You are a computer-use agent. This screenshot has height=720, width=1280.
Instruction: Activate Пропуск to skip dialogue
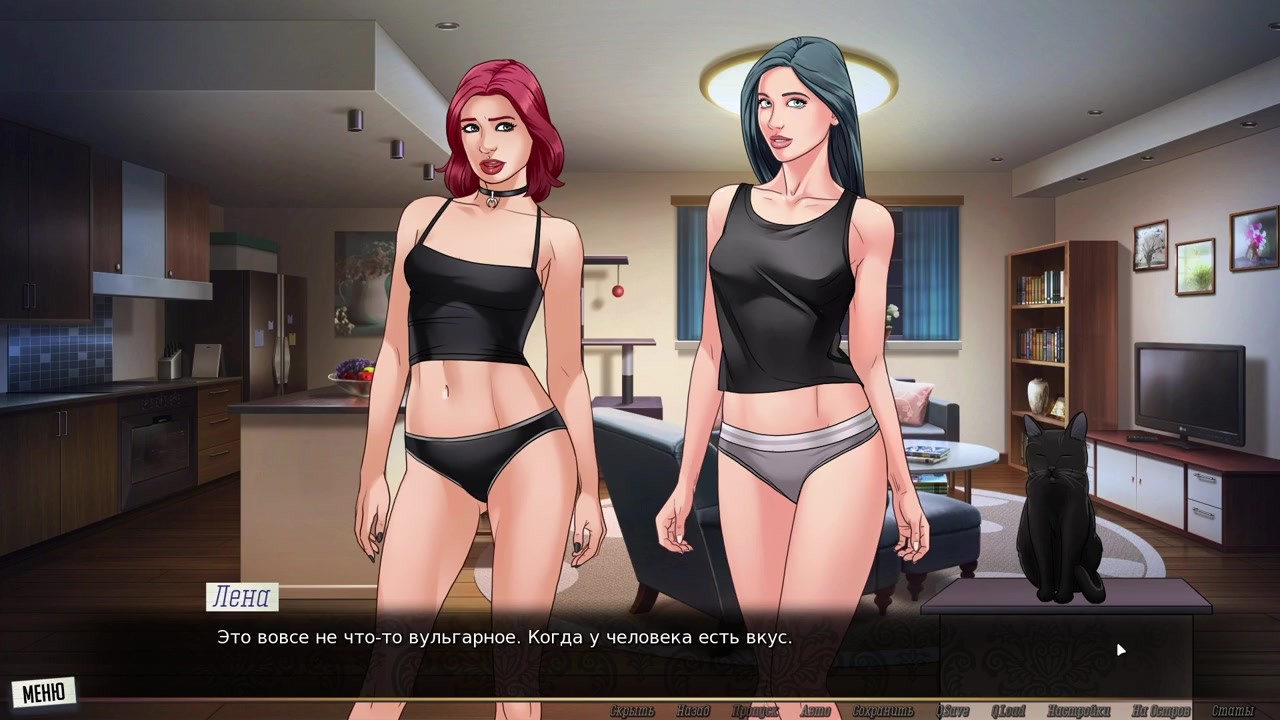pos(755,711)
